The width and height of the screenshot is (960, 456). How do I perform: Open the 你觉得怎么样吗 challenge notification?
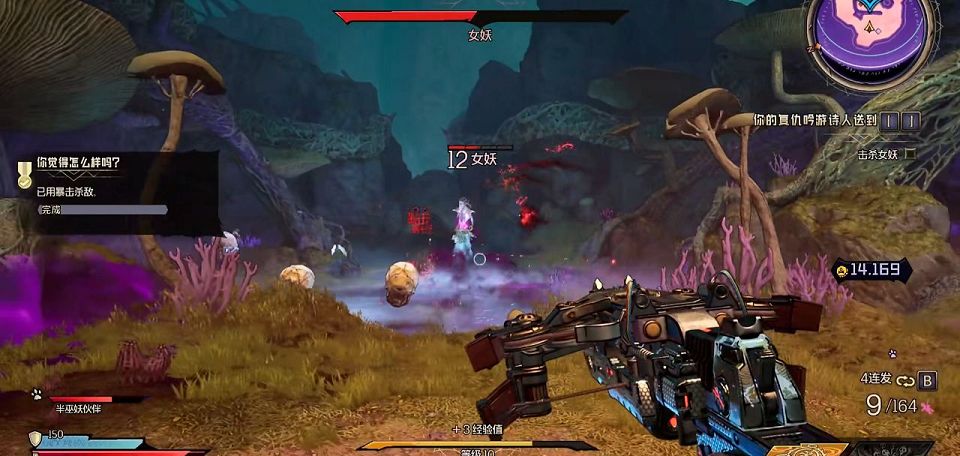tap(78, 162)
